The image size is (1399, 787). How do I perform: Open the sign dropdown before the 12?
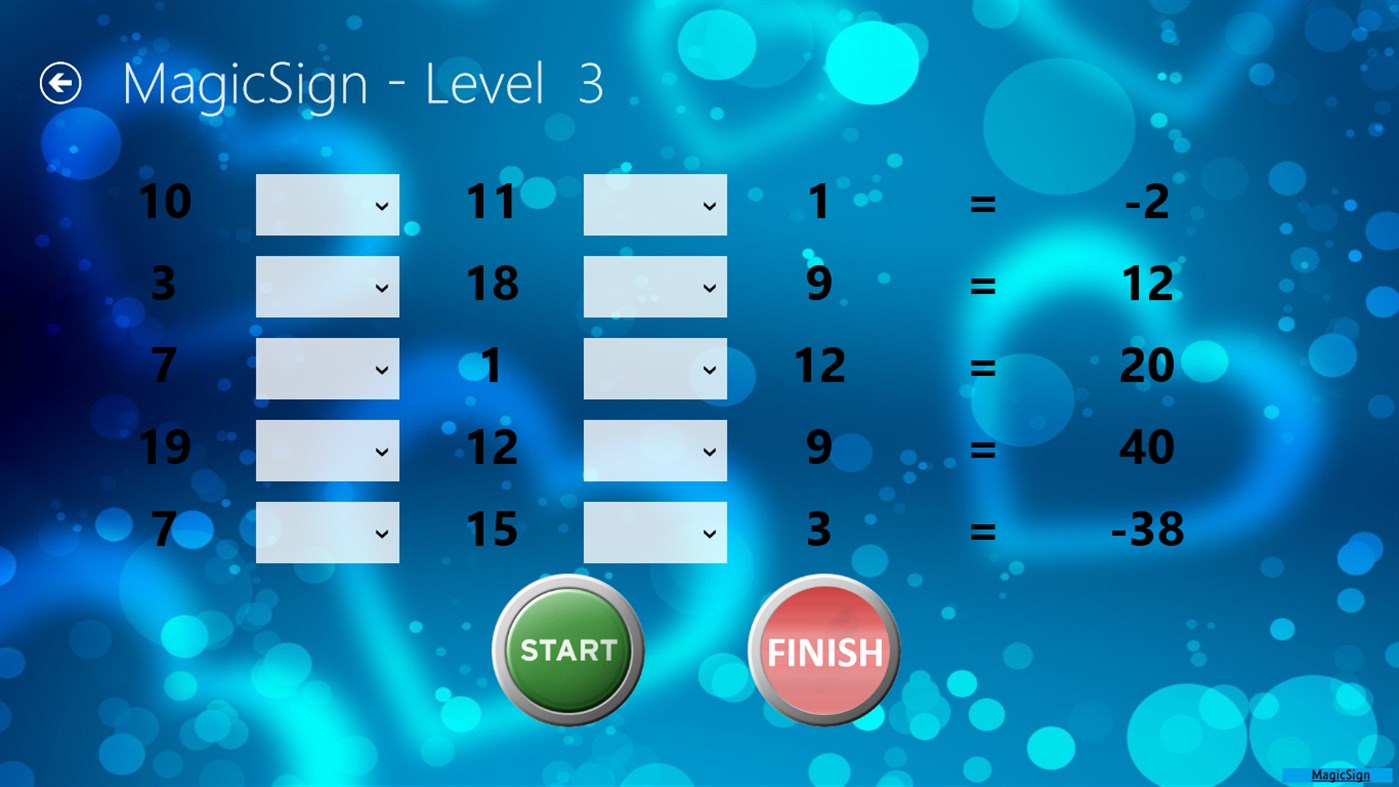tap(655, 368)
